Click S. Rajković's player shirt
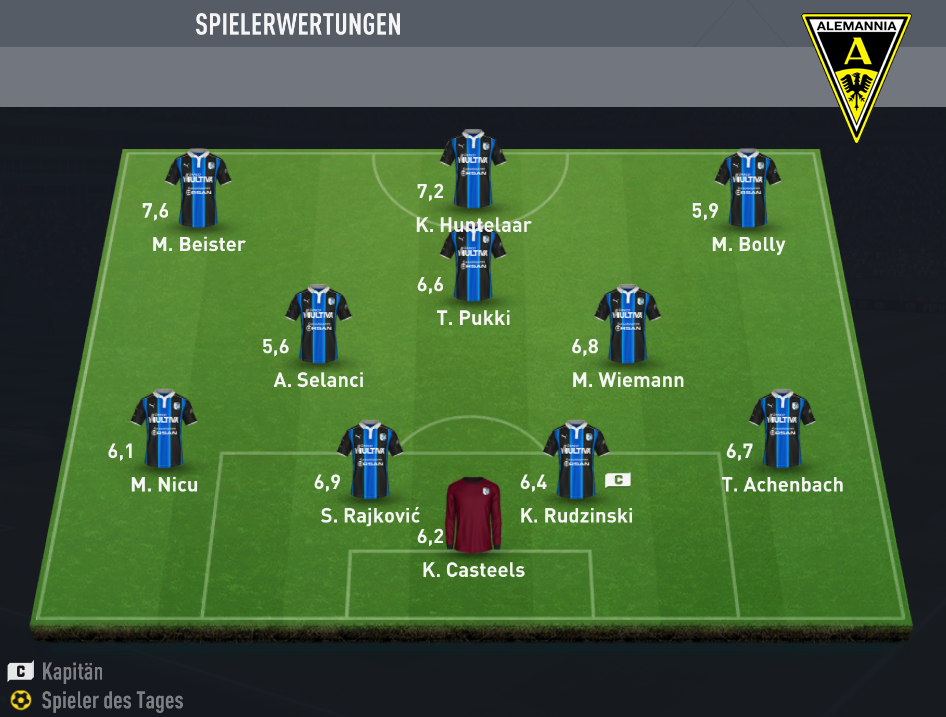The width and height of the screenshot is (946, 717). [370, 460]
